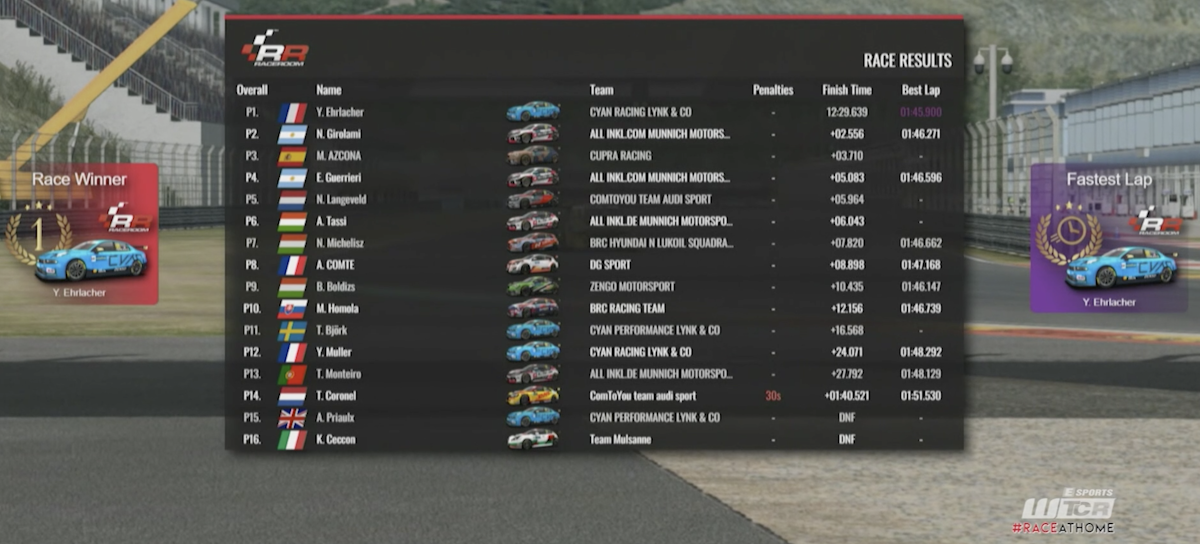
Task: Pick T. Monteiro's result row
Action: (594, 374)
